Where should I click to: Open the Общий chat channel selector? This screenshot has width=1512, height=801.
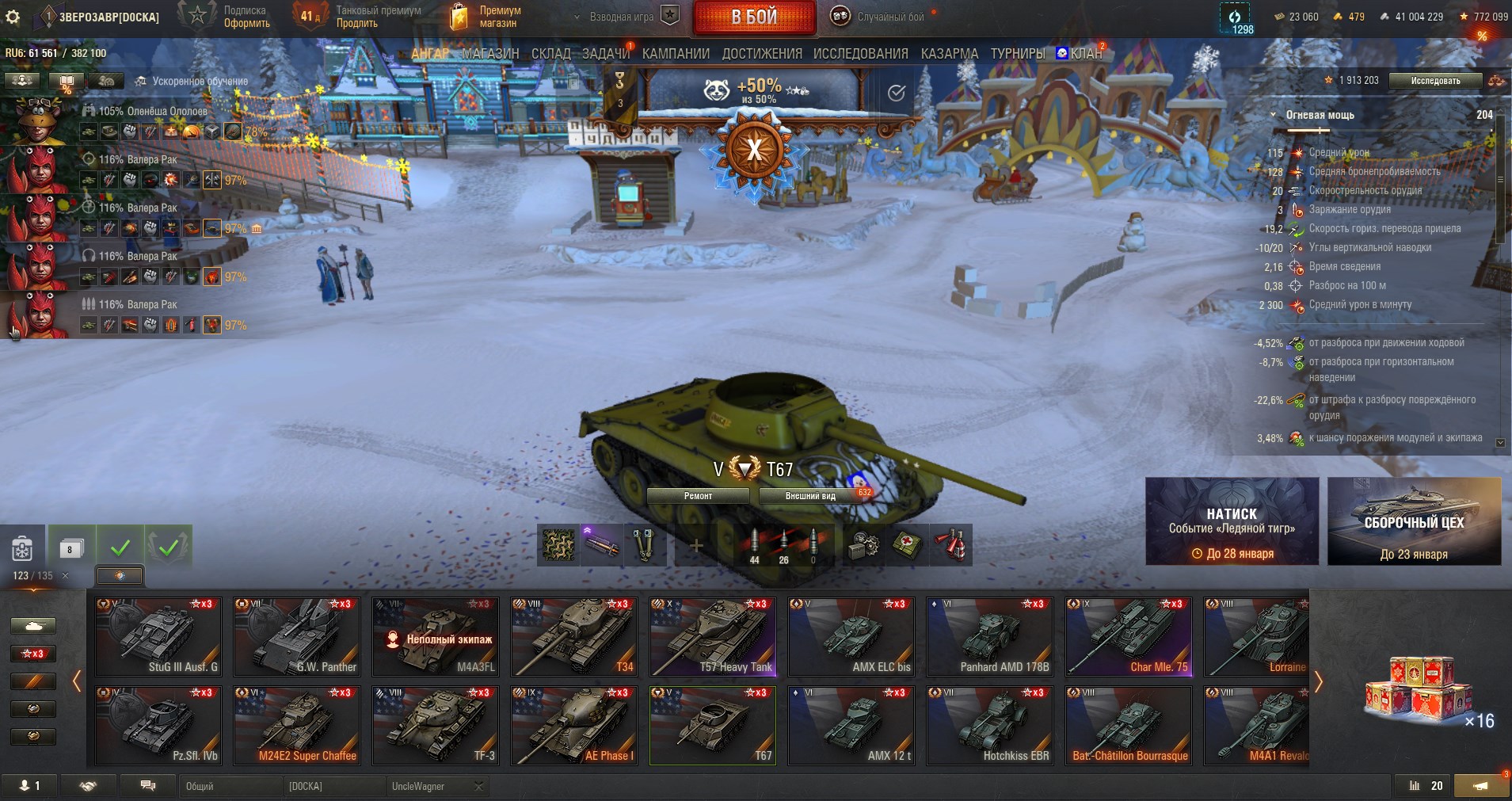point(232,786)
